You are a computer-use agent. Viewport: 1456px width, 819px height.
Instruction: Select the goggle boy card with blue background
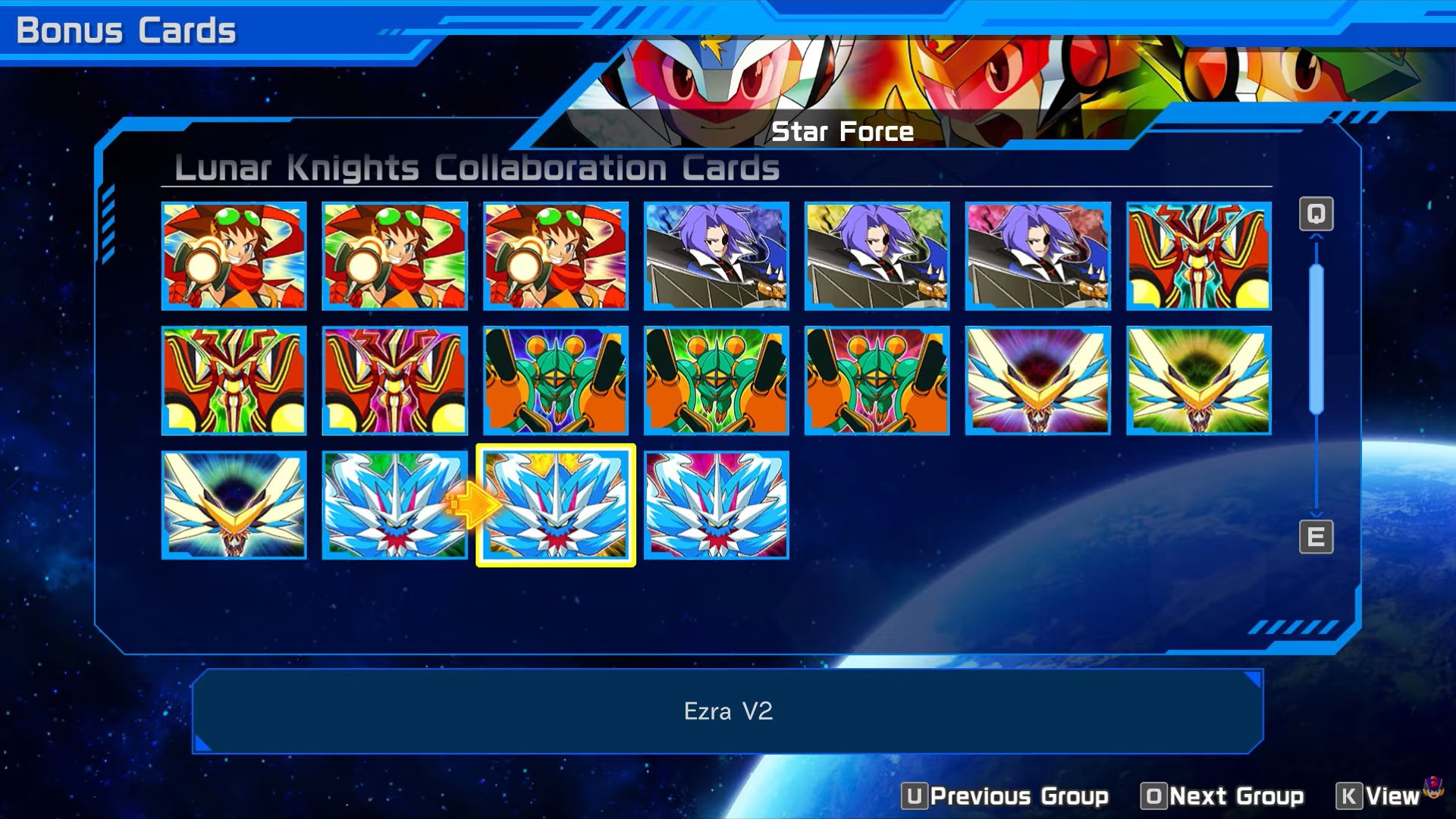(x=234, y=256)
